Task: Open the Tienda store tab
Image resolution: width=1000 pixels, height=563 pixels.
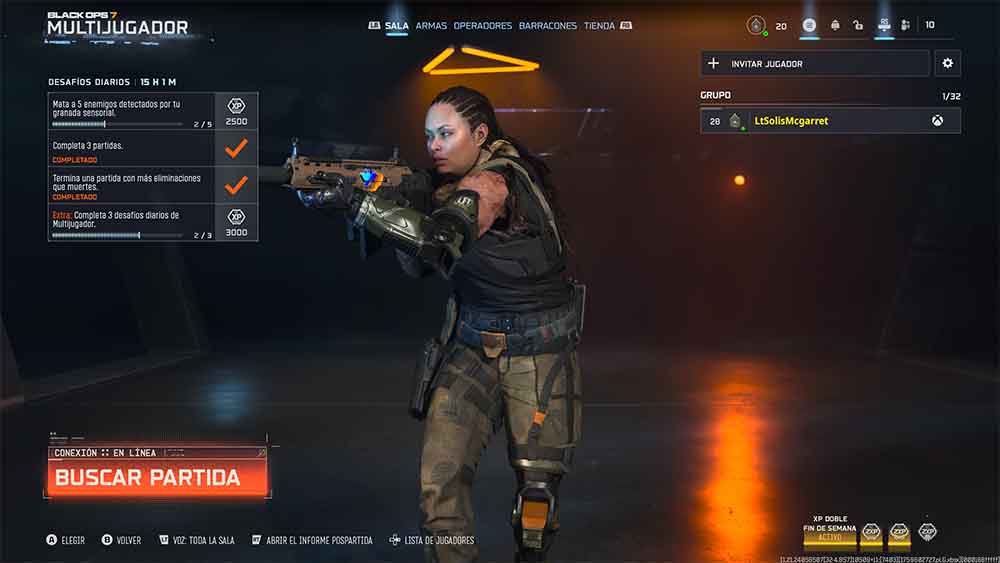Action: [x=599, y=26]
